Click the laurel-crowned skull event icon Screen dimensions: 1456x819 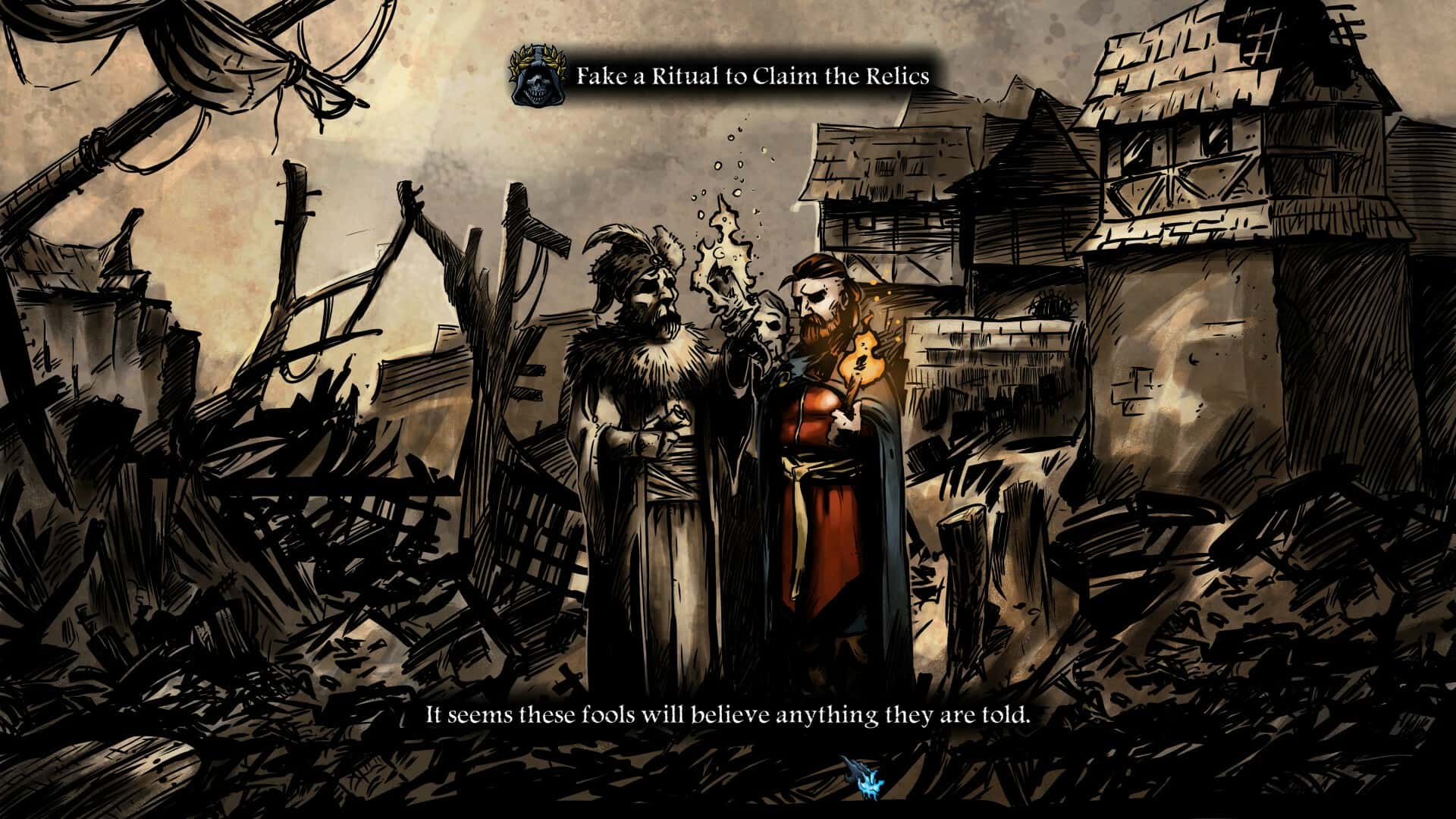point(538,74)
